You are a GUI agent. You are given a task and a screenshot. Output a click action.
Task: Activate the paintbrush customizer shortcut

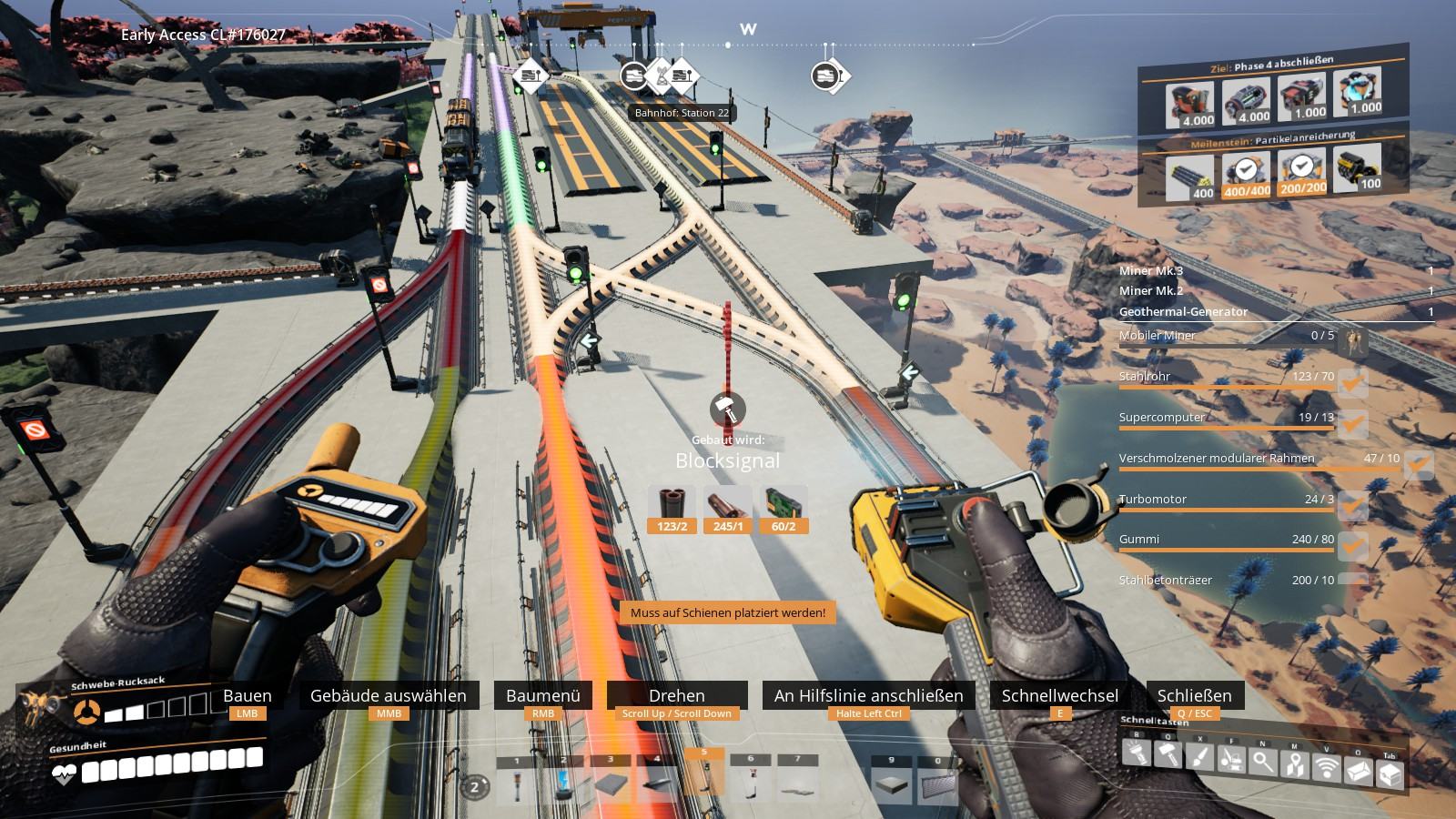(x=1200, y=757)
